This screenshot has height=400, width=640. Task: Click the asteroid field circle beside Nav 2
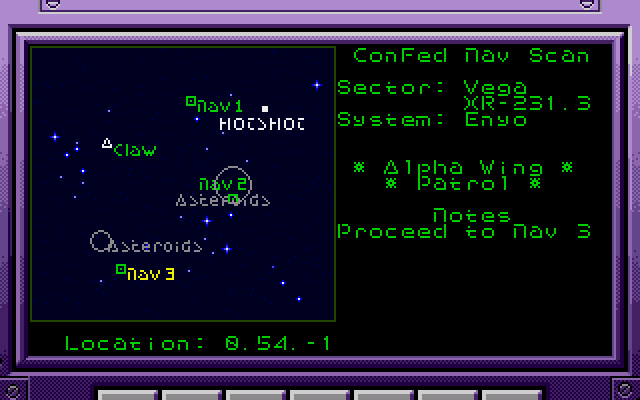point(232,182)
